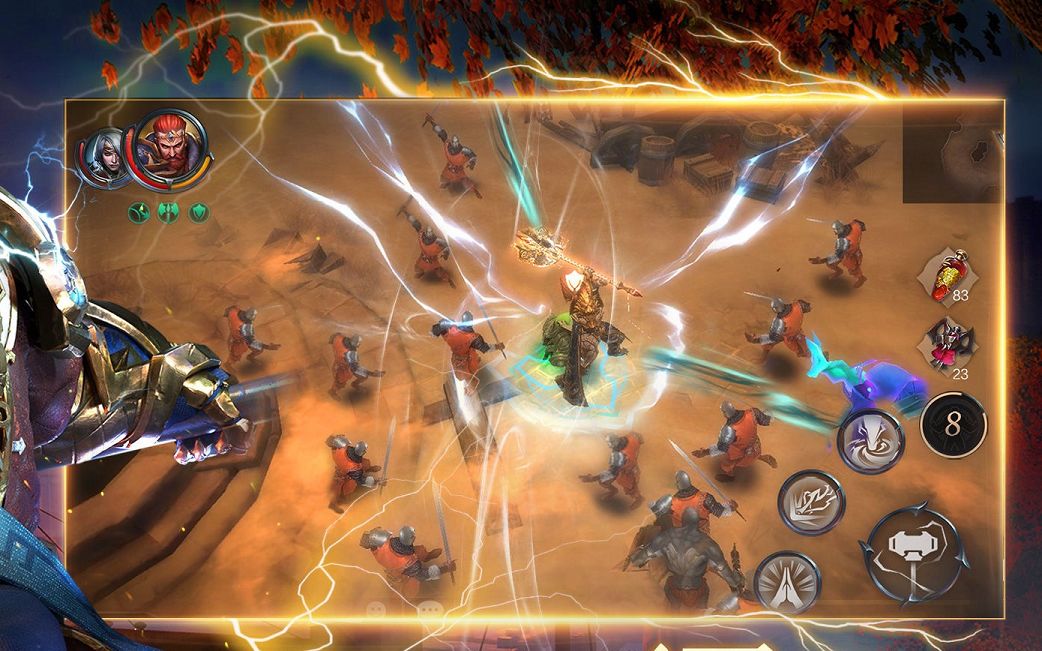Select the red-bearded hero portrait
The width and height of the screenshot is (1042, 651).
click(171, 148)
